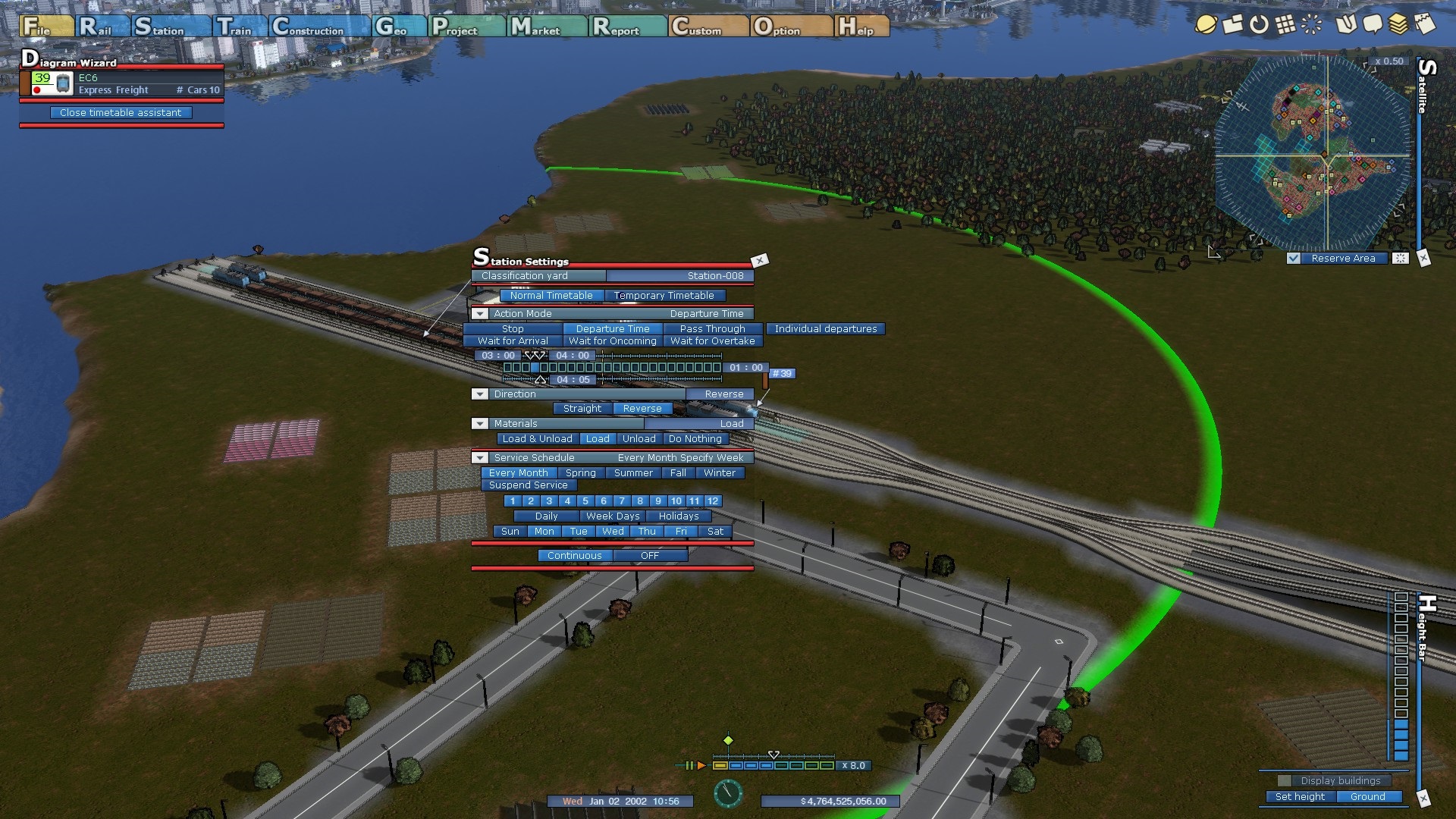Toggle Saturday service day
Screen dimensions: 1456x819
[715, 532]
